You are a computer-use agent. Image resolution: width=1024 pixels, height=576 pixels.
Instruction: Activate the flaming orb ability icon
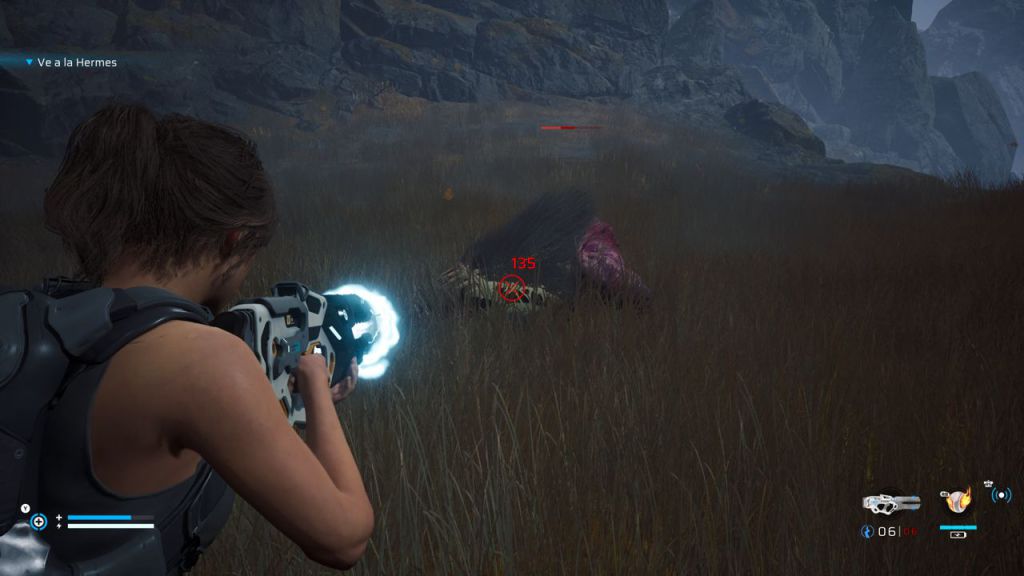(x=958, y=500)
